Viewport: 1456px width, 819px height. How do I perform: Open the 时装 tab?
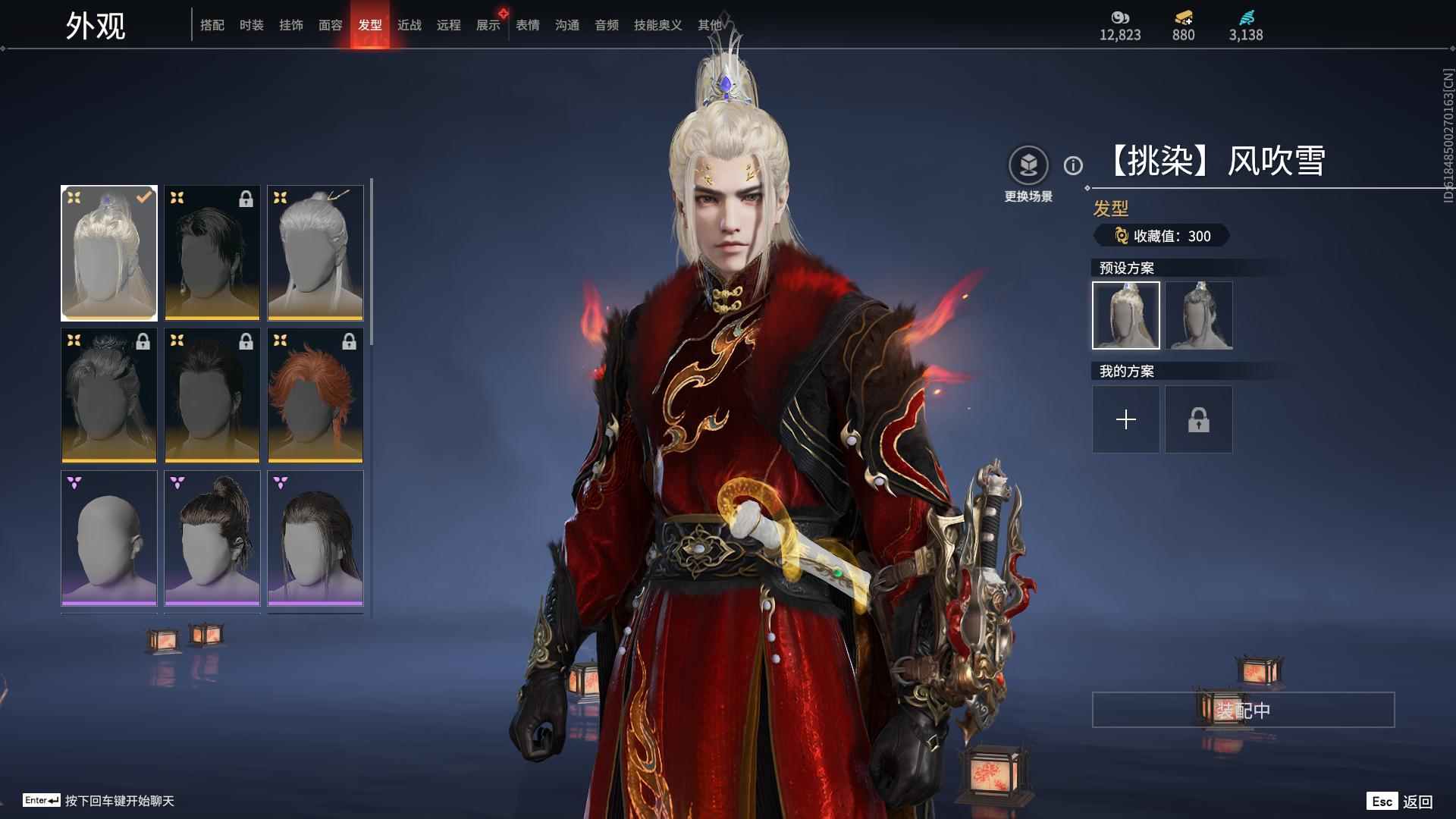coord(251,25)
